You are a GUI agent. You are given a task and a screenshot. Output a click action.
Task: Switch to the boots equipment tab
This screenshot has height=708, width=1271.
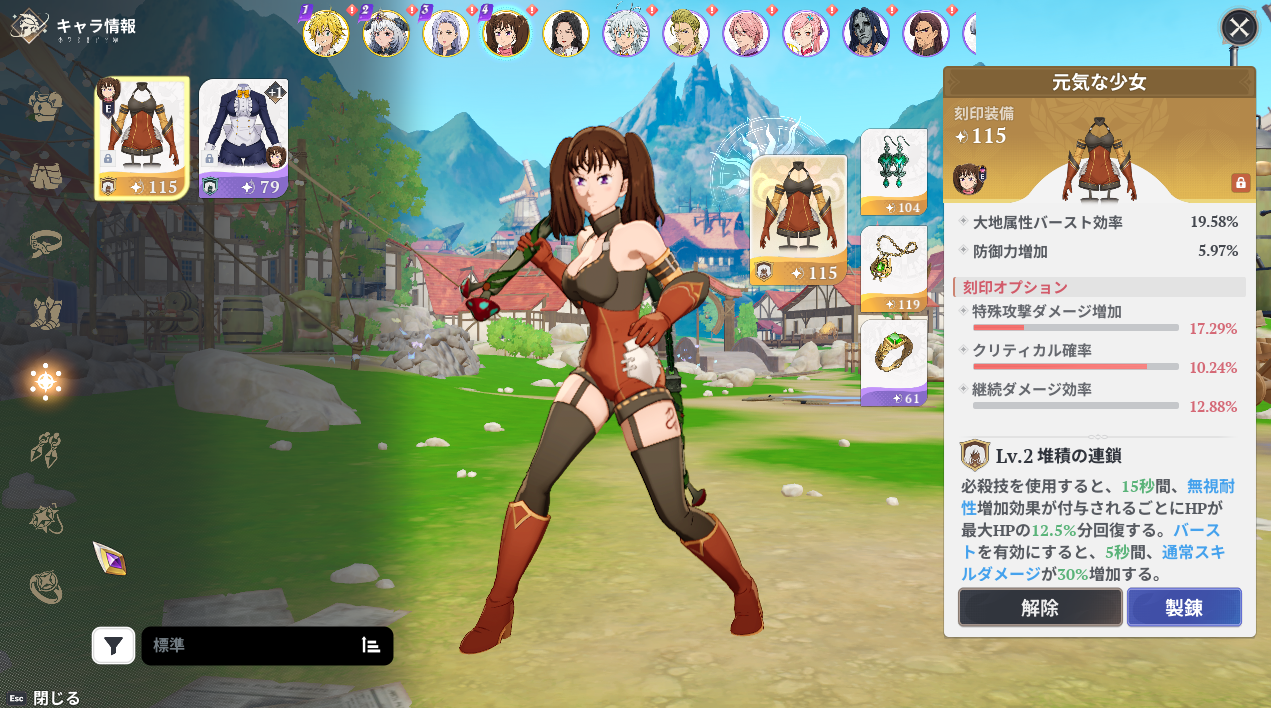pos(46,312)
